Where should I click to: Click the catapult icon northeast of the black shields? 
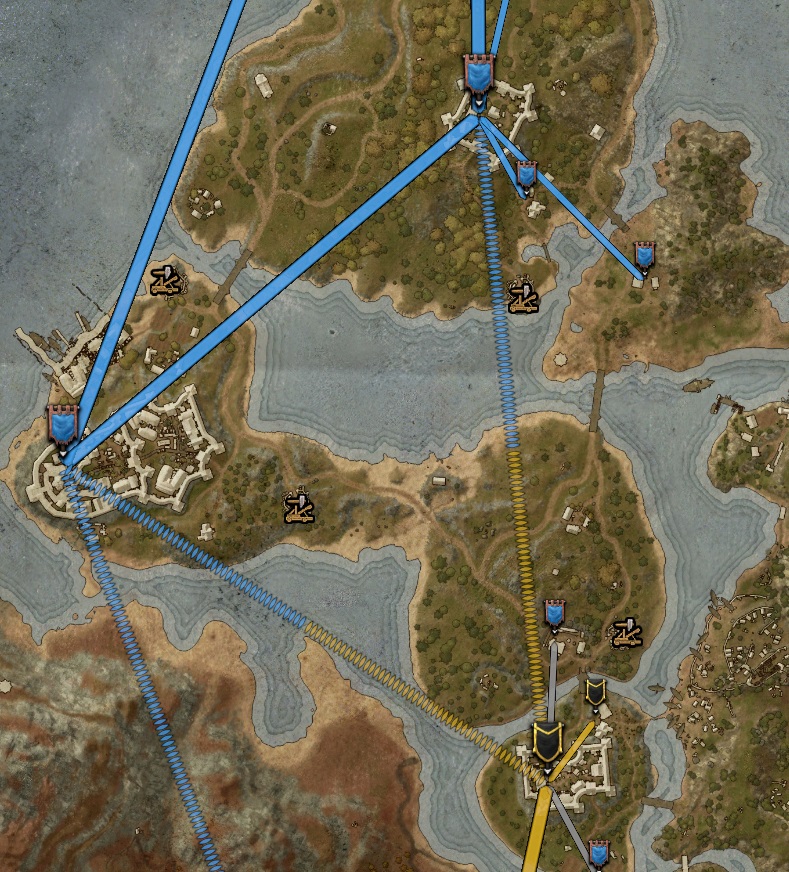(627, 631)
